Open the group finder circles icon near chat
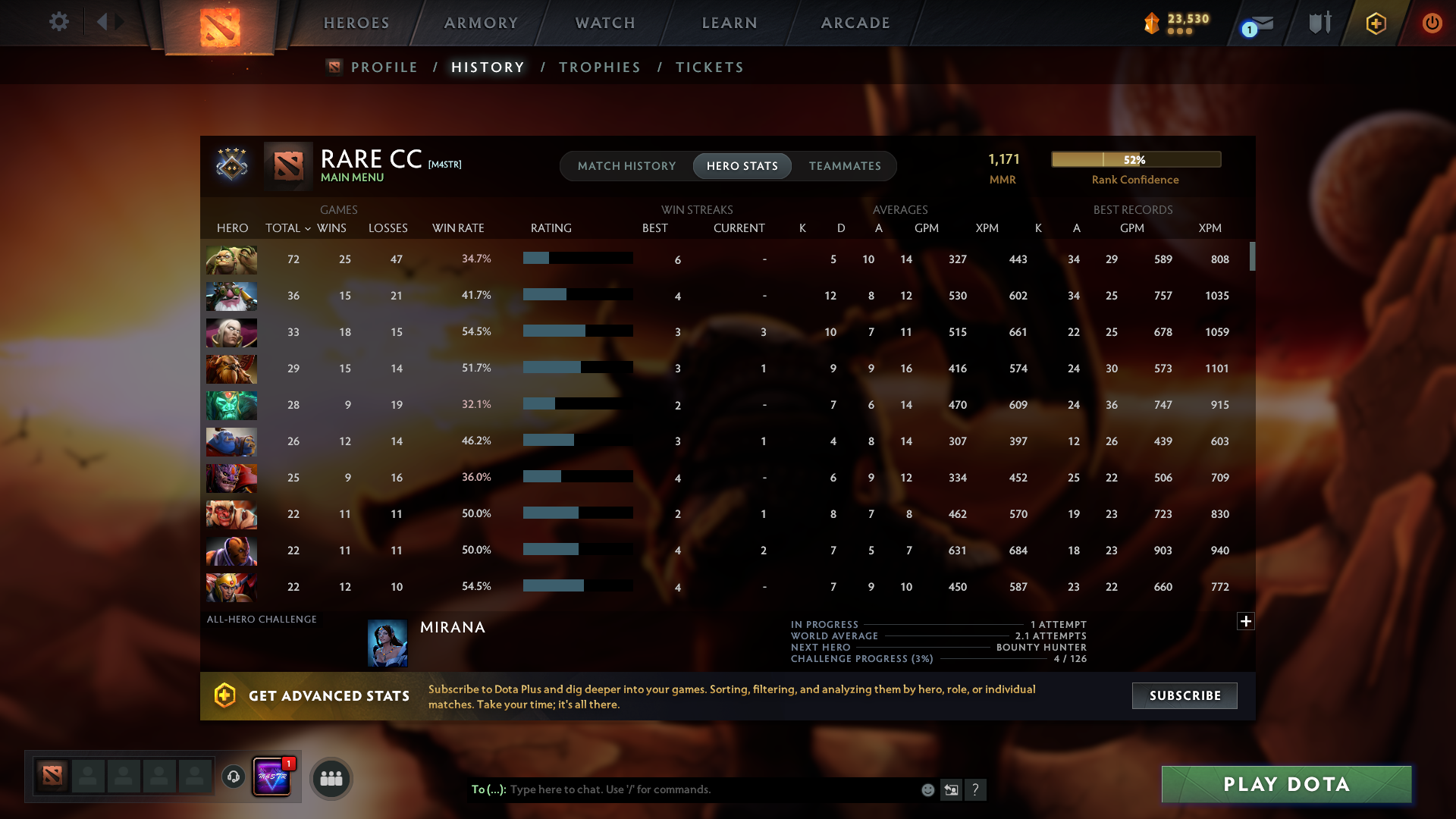Screen dimensions: 1456x819 pyautogui.click(x=331, y=777)
